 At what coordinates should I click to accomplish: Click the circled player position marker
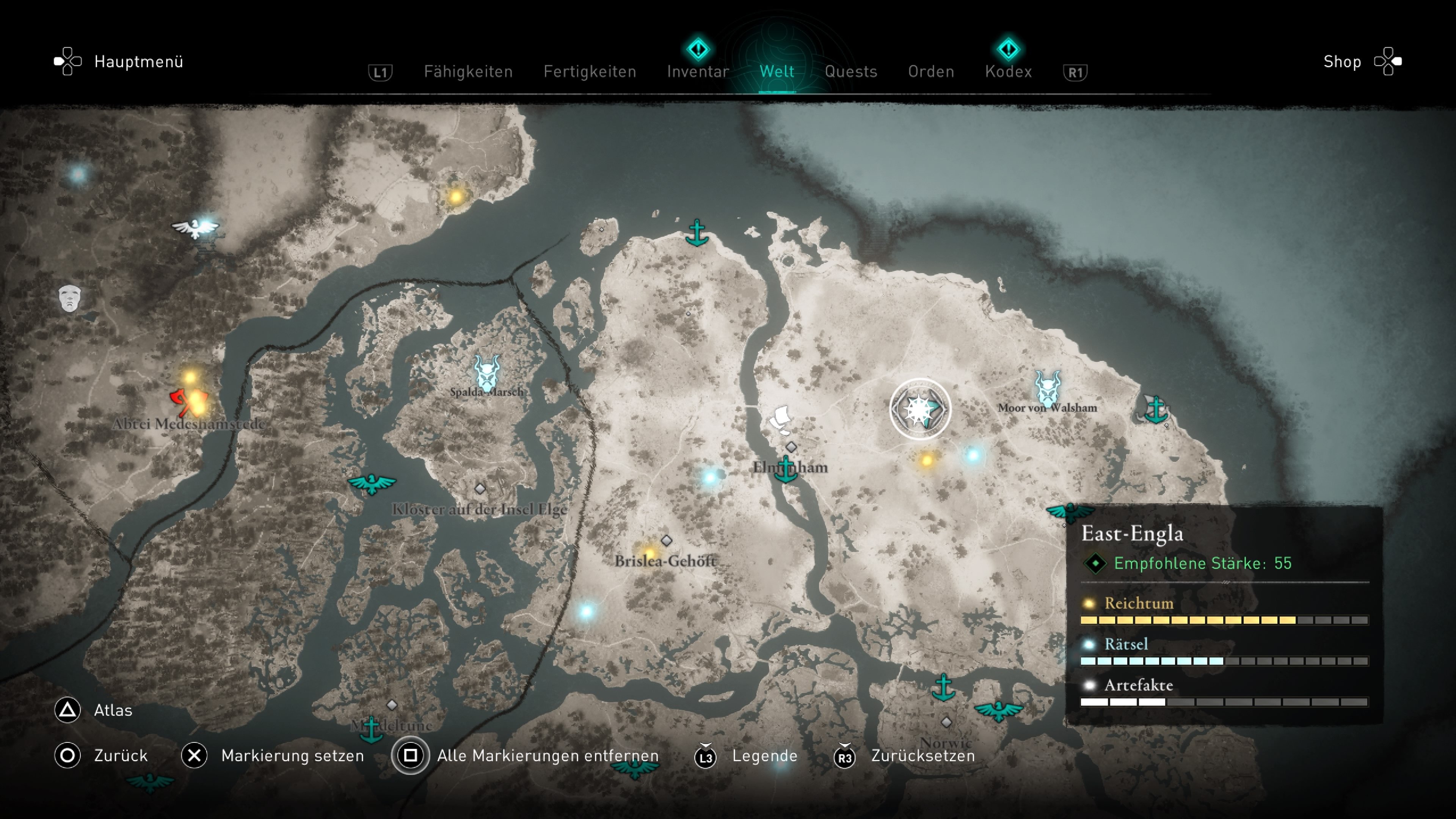click(919, 409)
